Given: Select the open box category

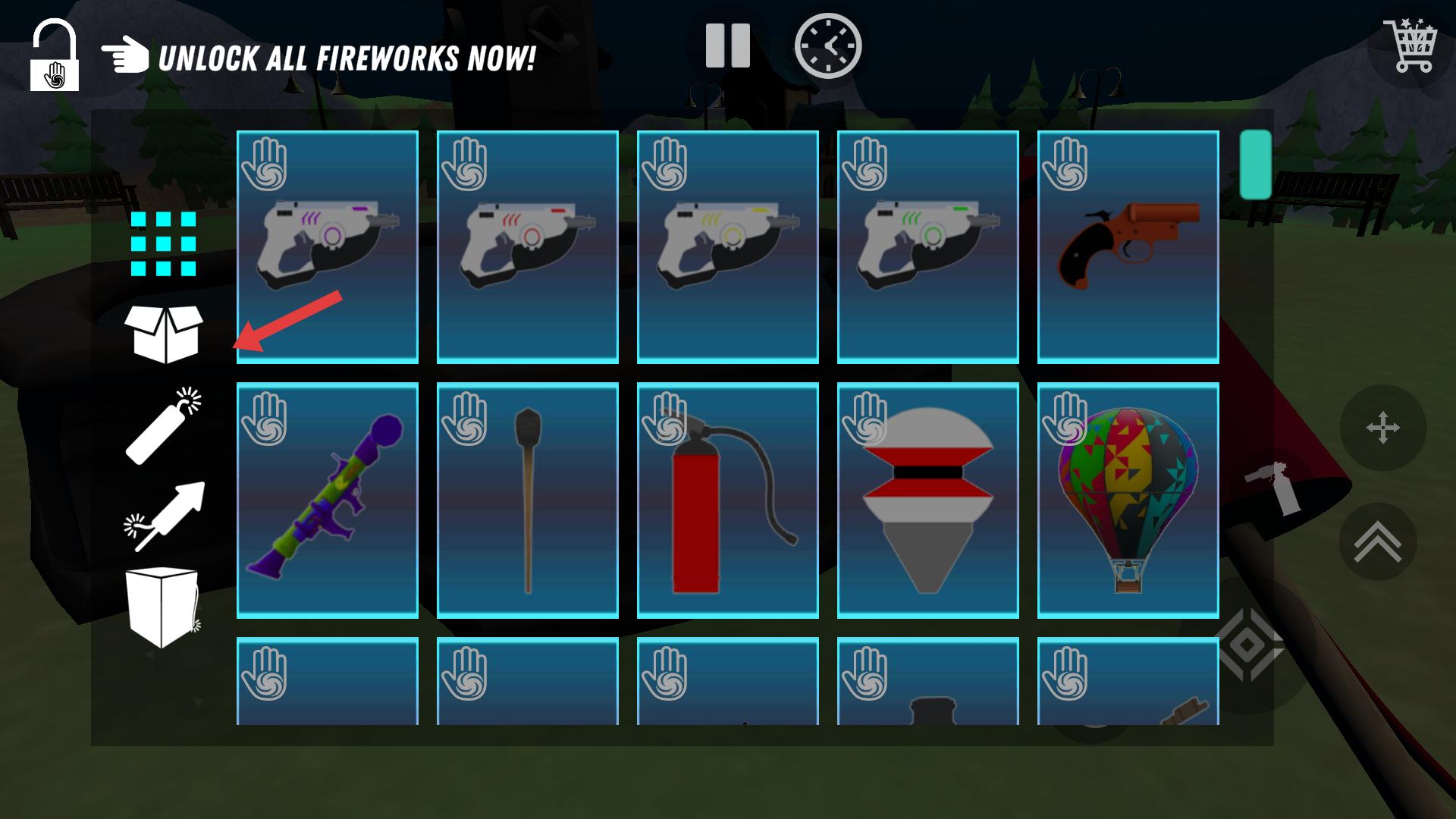Looking at the screenshot, I should (164, 334).
